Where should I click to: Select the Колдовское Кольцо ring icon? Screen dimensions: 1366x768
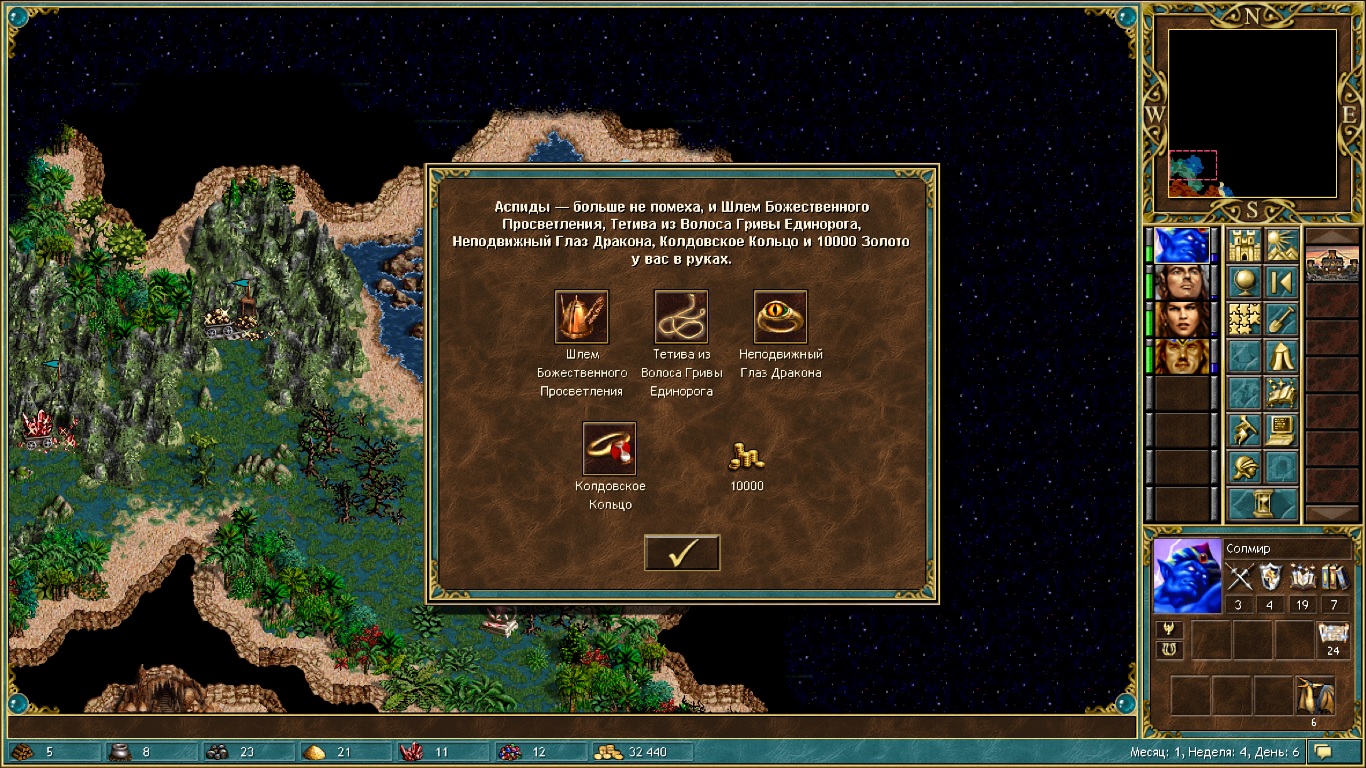(609, 448)
